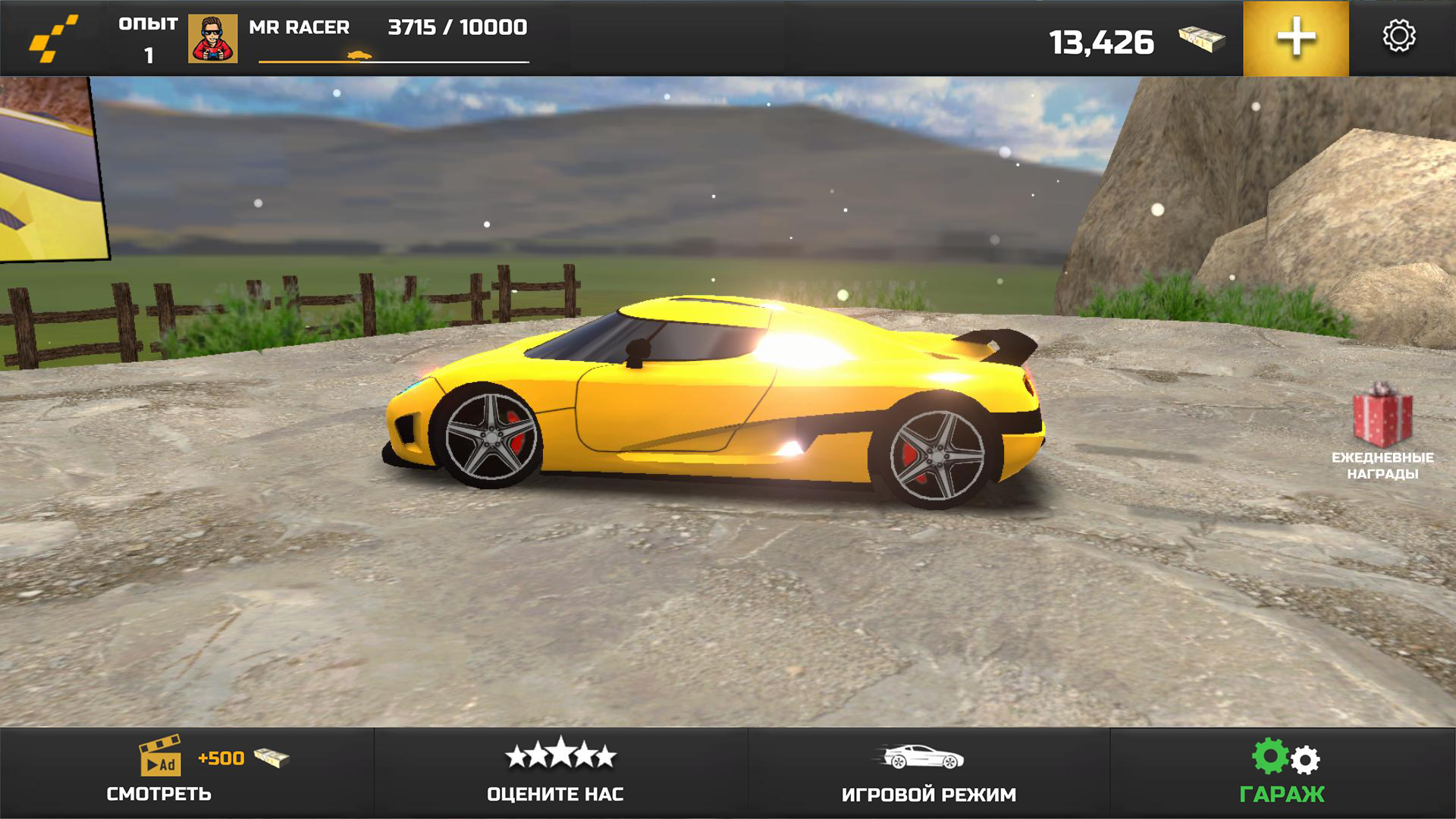Switch to the ИГРОВОЙ РЕЖИМ section

coord(930,793)
